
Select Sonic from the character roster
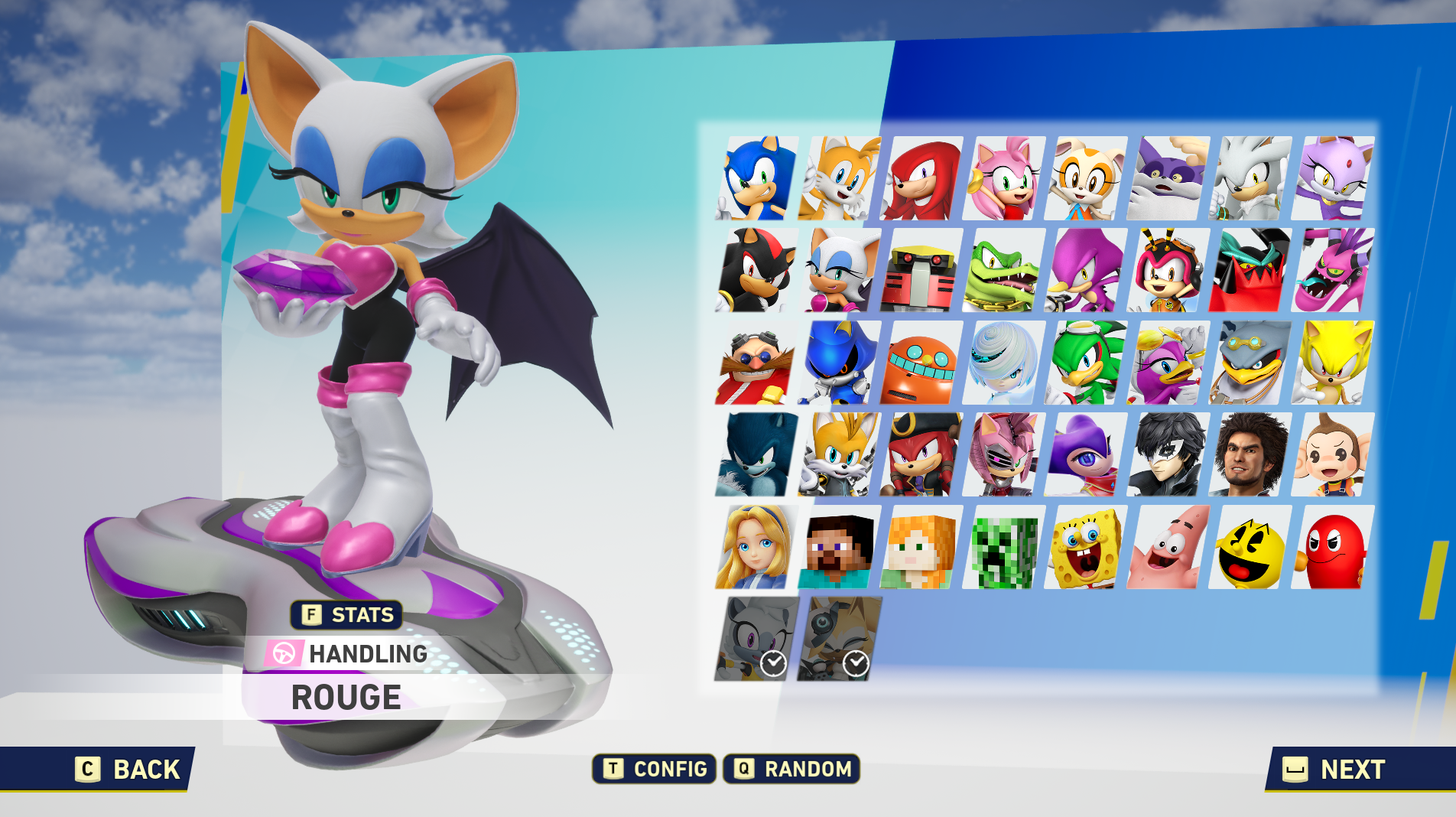pos(757,178)
